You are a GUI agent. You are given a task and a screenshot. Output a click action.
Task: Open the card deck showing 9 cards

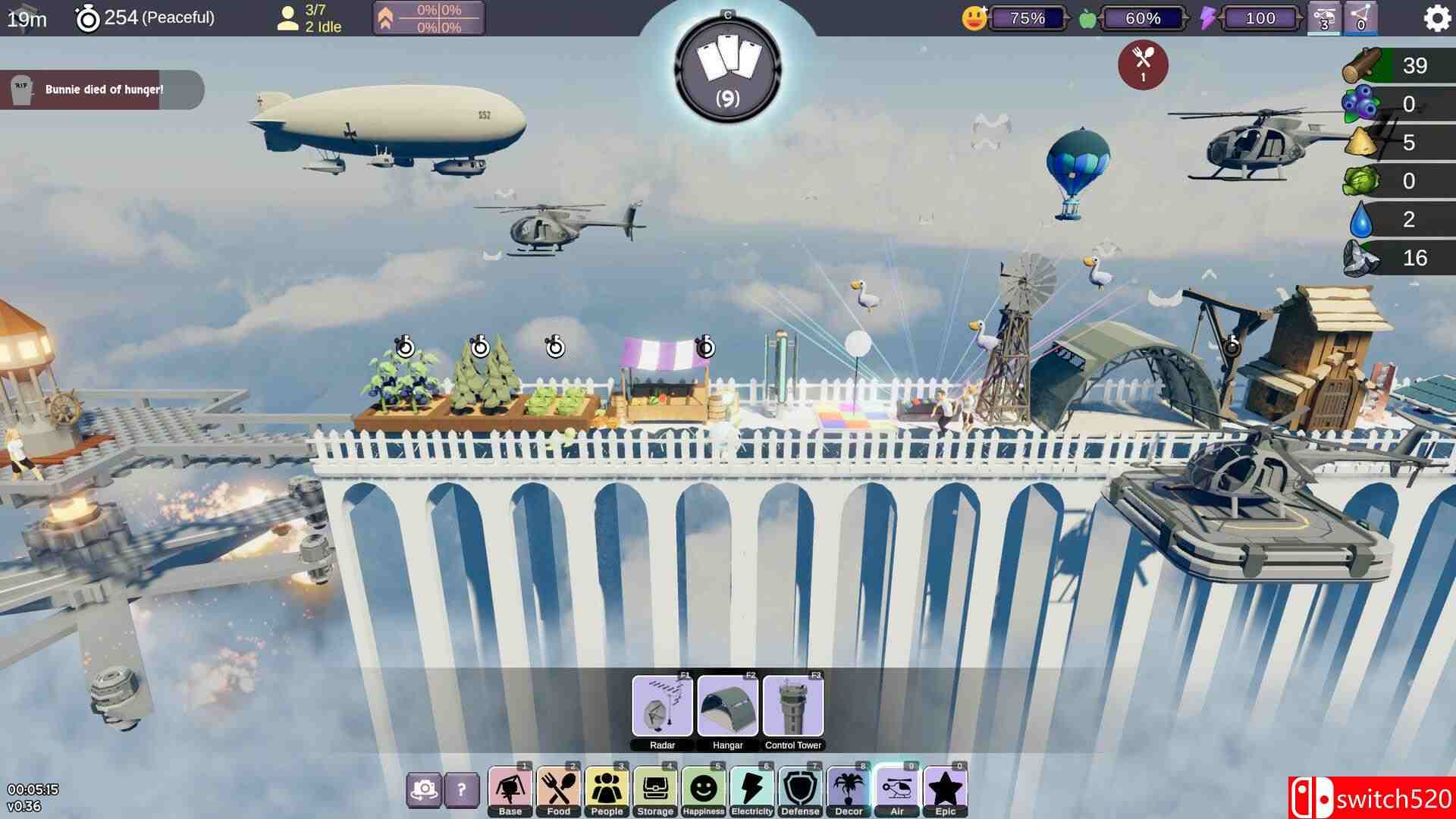[x=727, y=68]
